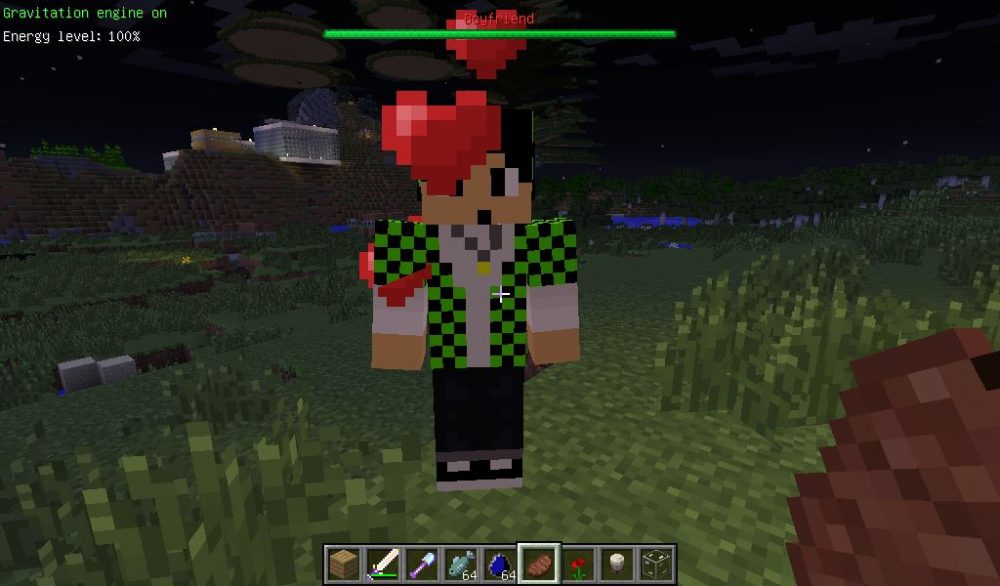Viewport: 1000px width, 586px height.
Task: Click the selected raw meat slot
Action: click(538, 564)
